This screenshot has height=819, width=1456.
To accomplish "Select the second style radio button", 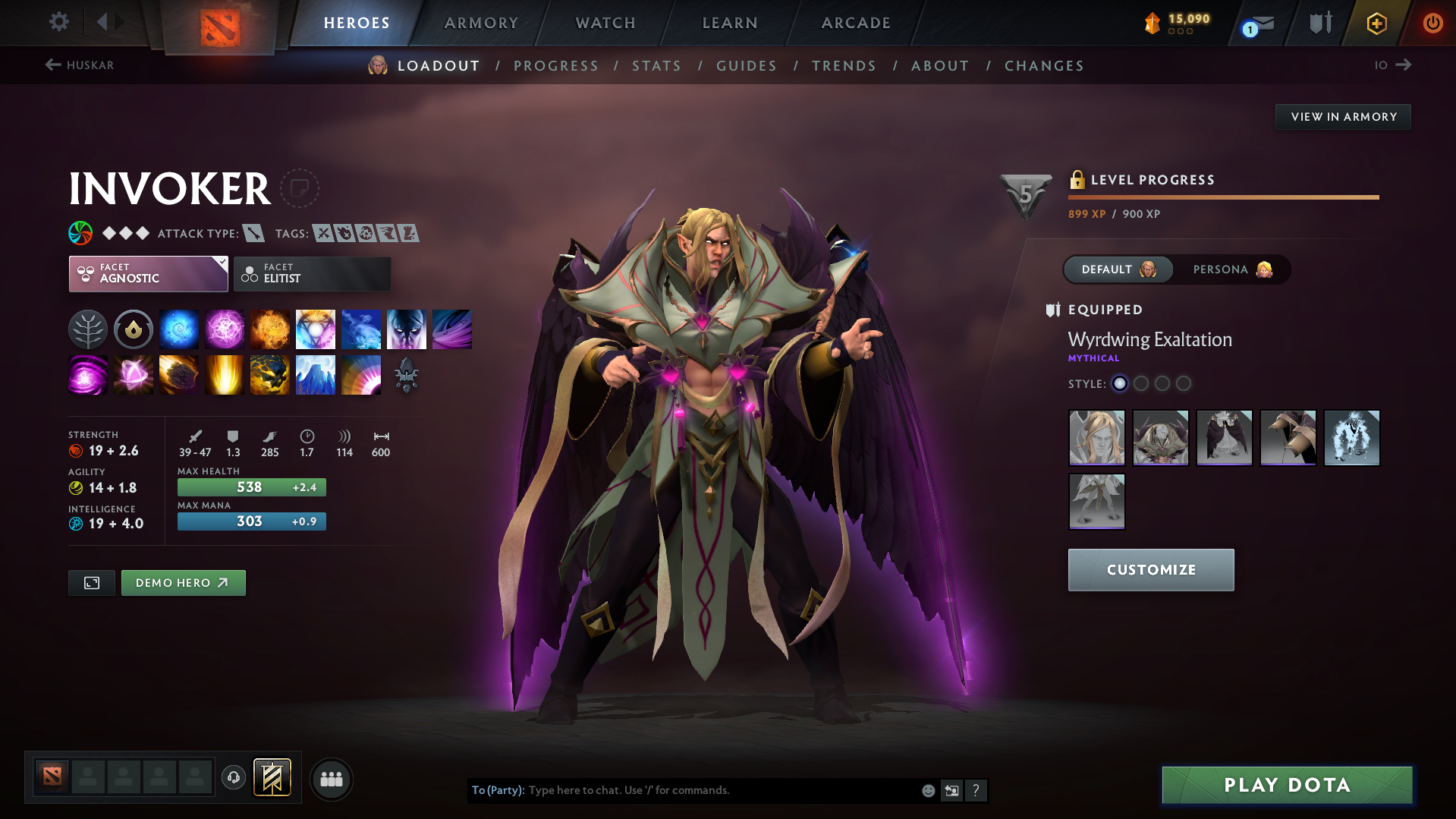I will pyautogui.click(x=1141, y=384).
